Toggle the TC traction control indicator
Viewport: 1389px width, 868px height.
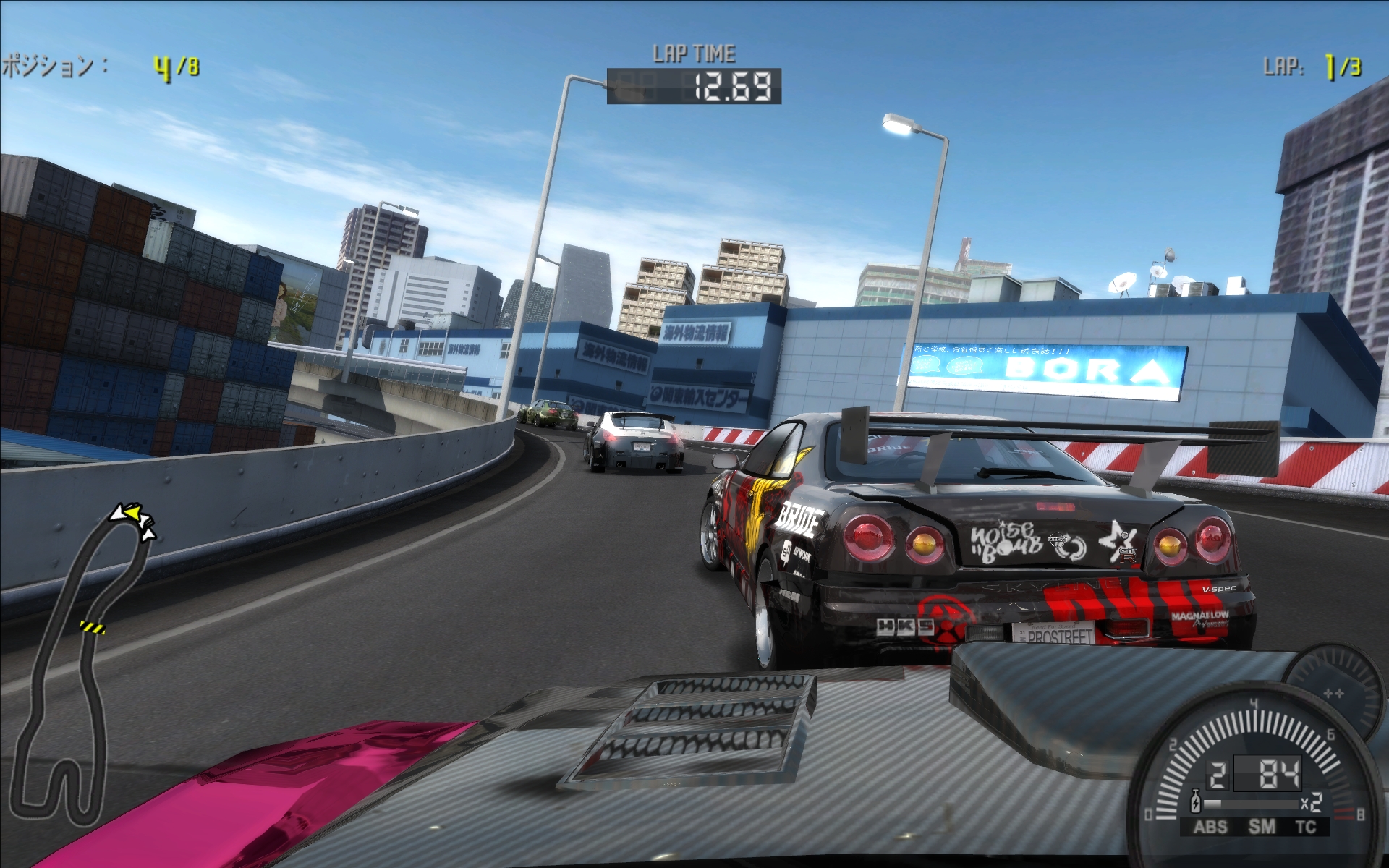1306,827
